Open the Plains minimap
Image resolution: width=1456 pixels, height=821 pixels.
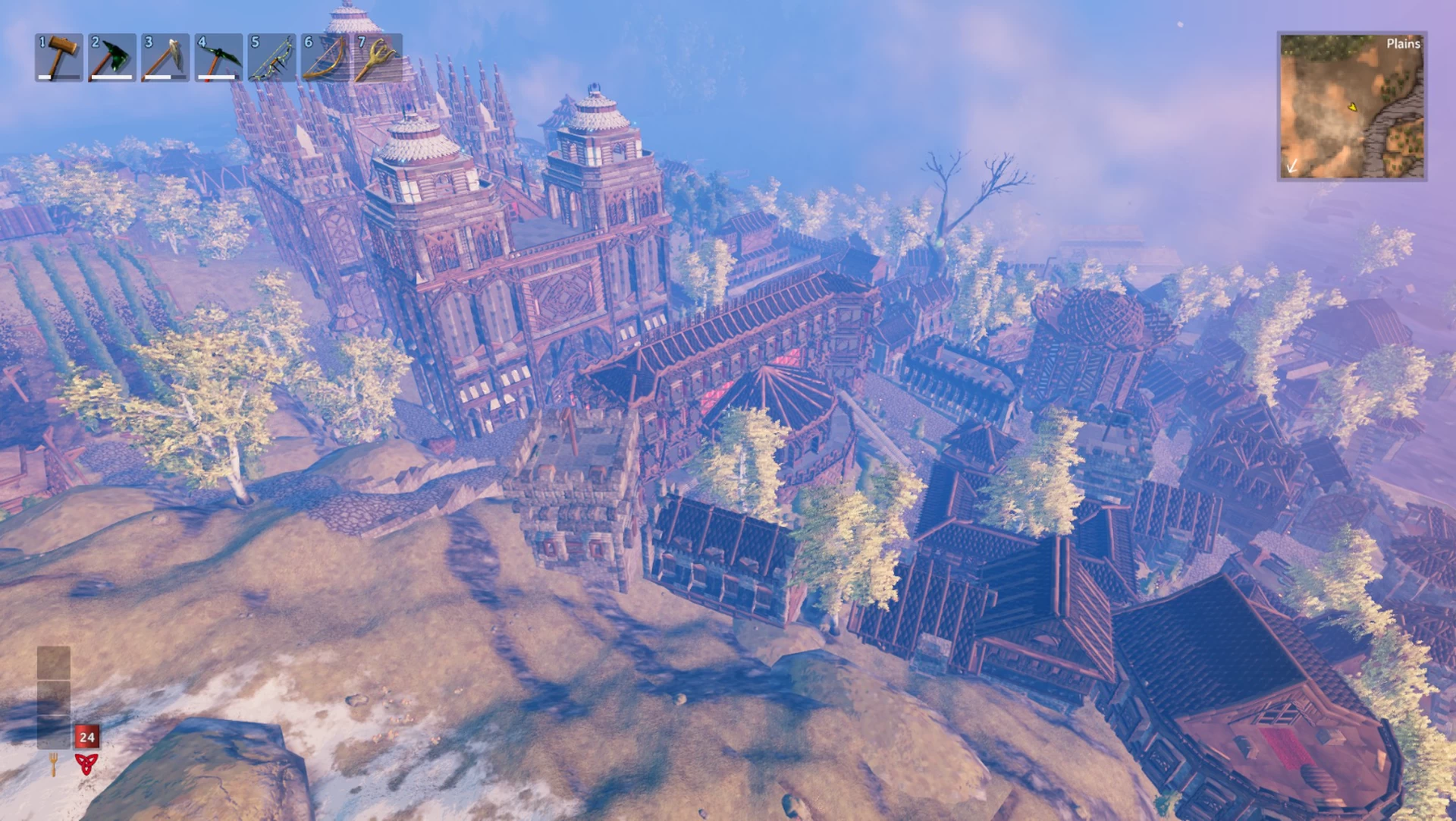coord(1351,106)
